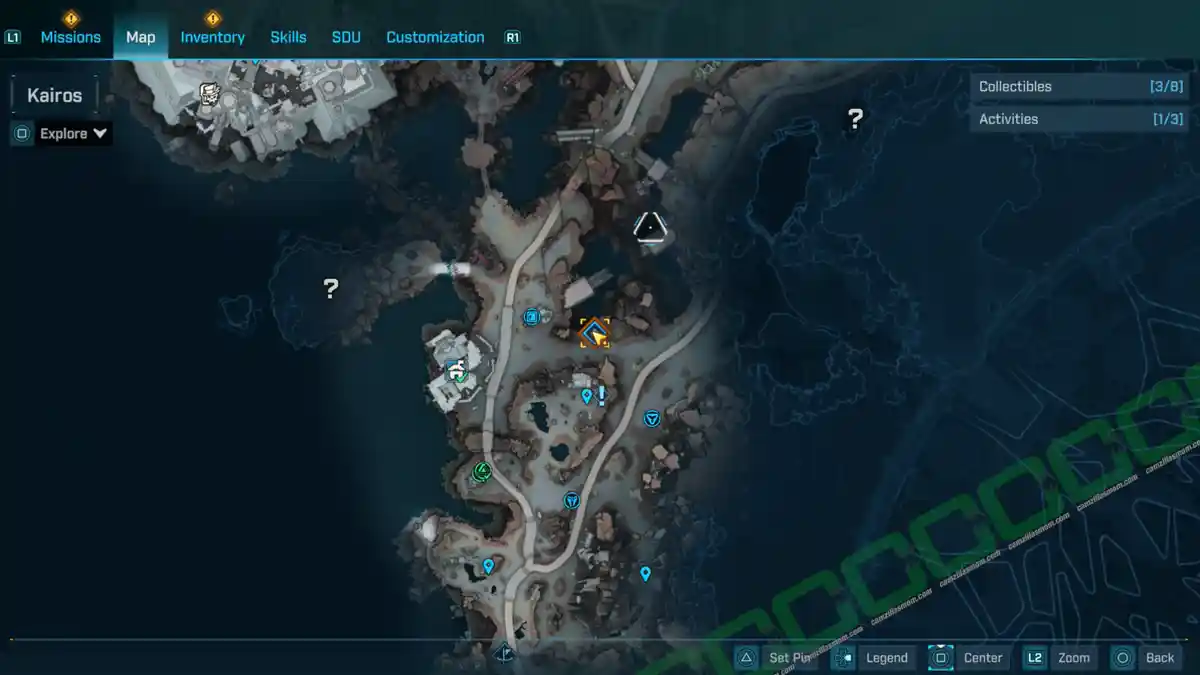Select the SDU tab
Screen dimensions: 1200x675
[x=346, y=37]
